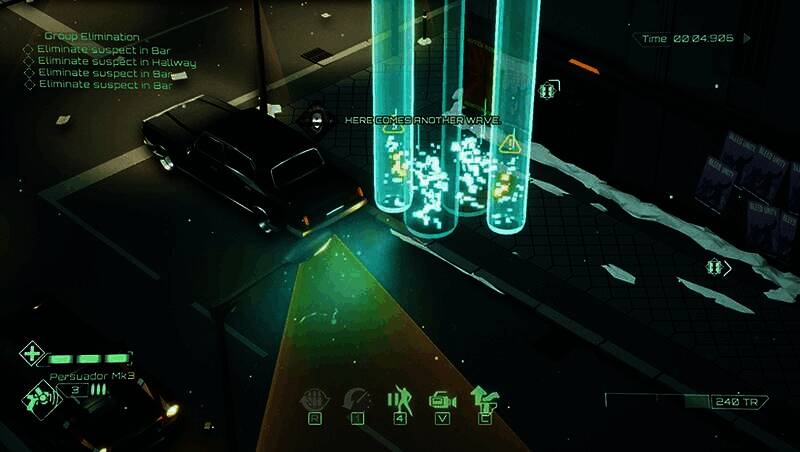800x452 pixels.
Task: Use the running figure ability icon
Action: pyautogui.click(x=399, y=400)
